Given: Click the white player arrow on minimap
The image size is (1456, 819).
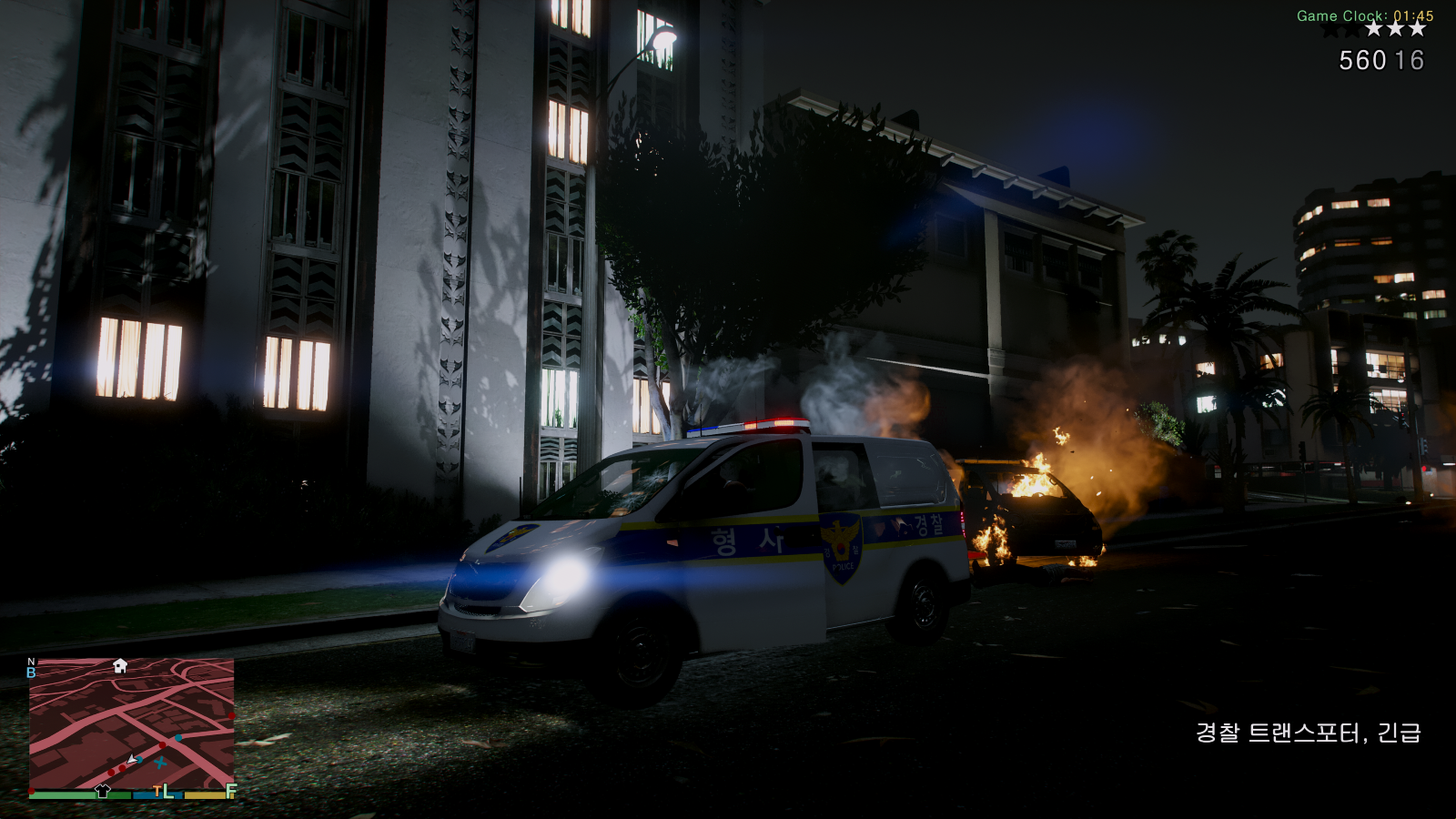Looking at the screenshot, I should pos(133,759).
